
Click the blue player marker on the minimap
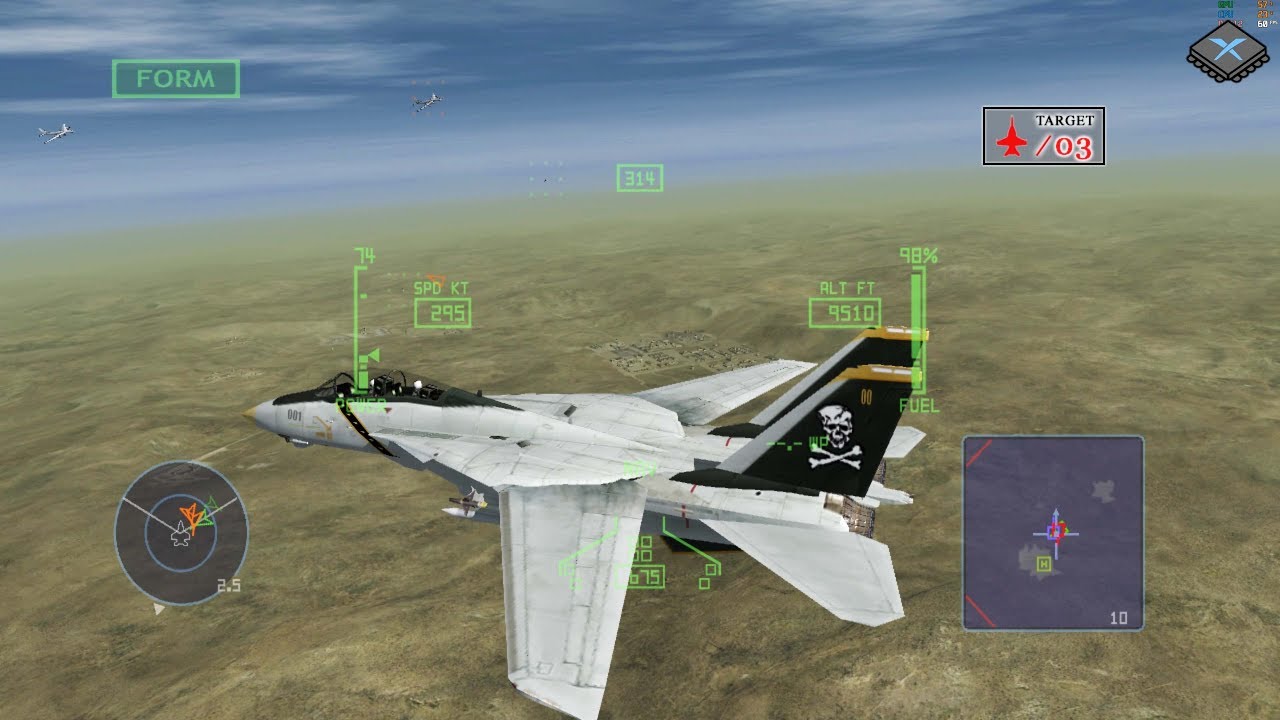(x=1053, y=534)
